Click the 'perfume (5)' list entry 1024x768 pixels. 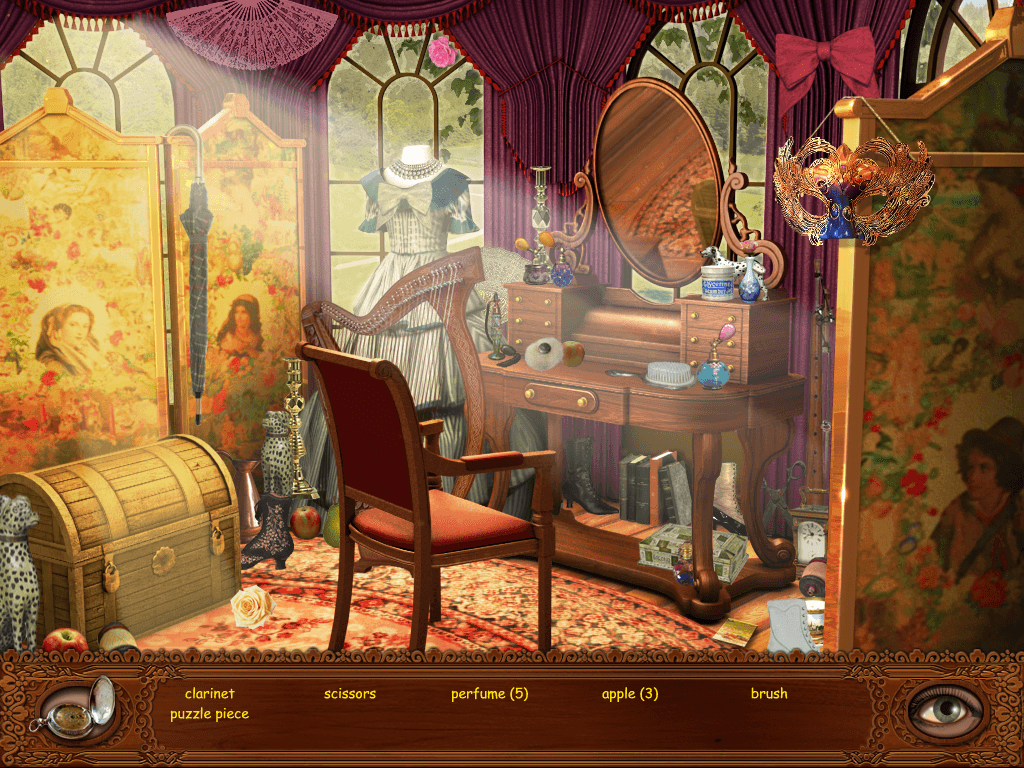pyautogui.click(x=489, y=693)
